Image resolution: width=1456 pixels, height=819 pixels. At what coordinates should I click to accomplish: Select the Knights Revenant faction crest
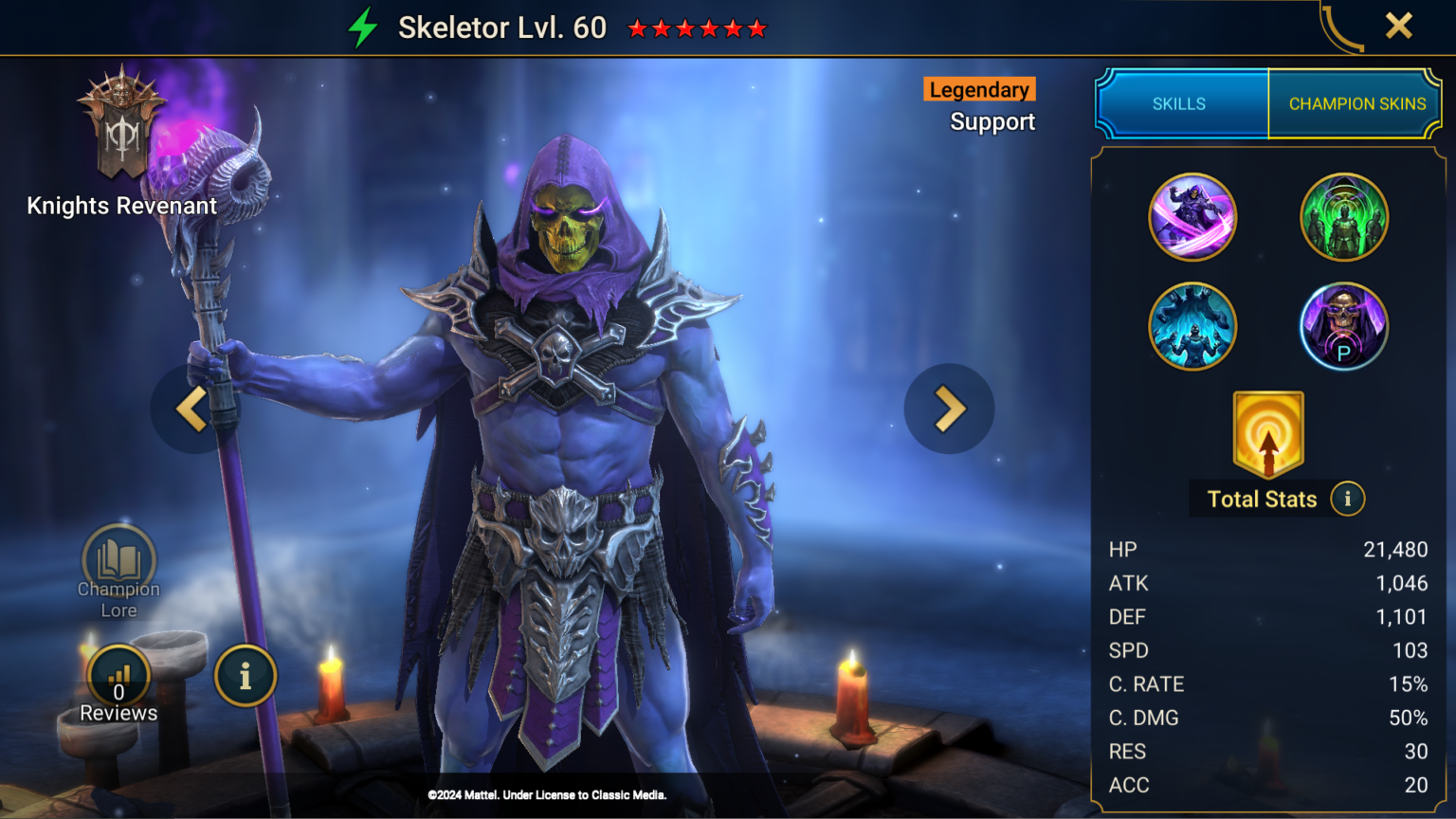coord(120,123)
